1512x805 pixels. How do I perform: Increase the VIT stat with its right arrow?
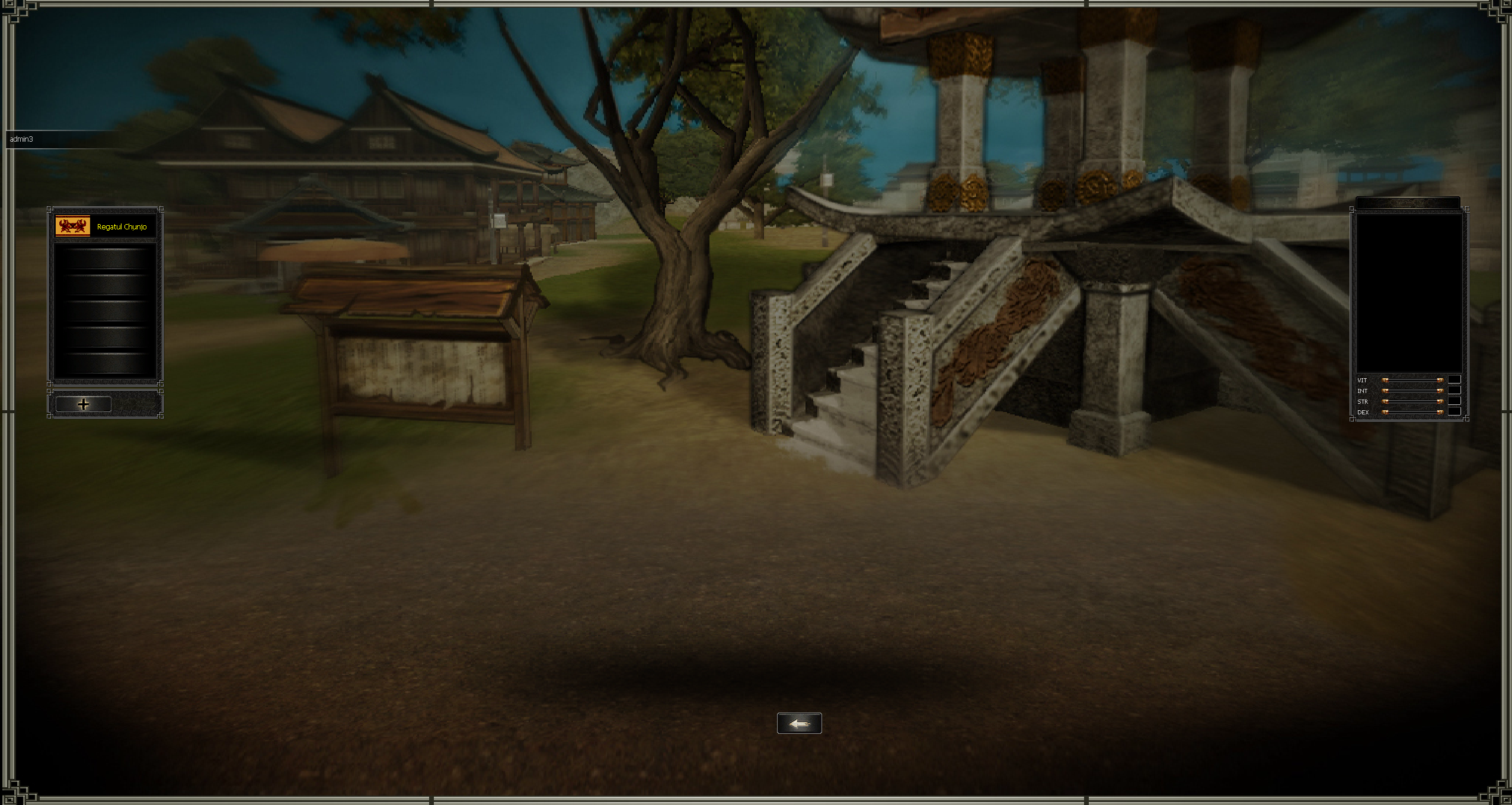coord(1440,380)
